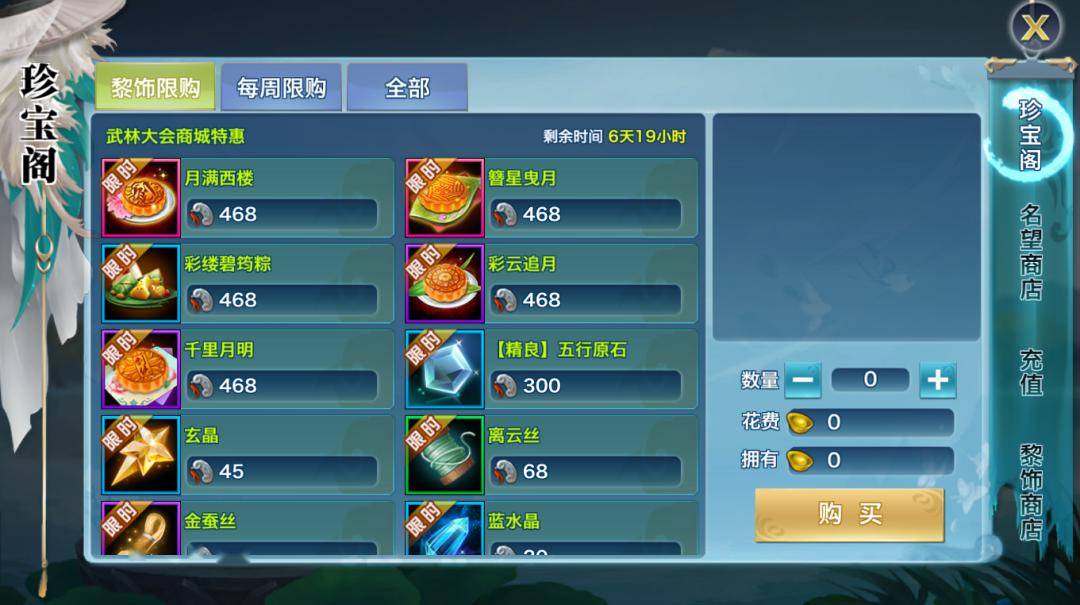This screenshot has height=605, width=1080.
Task: Switch to the 黎饰限购 tab
Action: pyautogui.click(x=155, y=88)
